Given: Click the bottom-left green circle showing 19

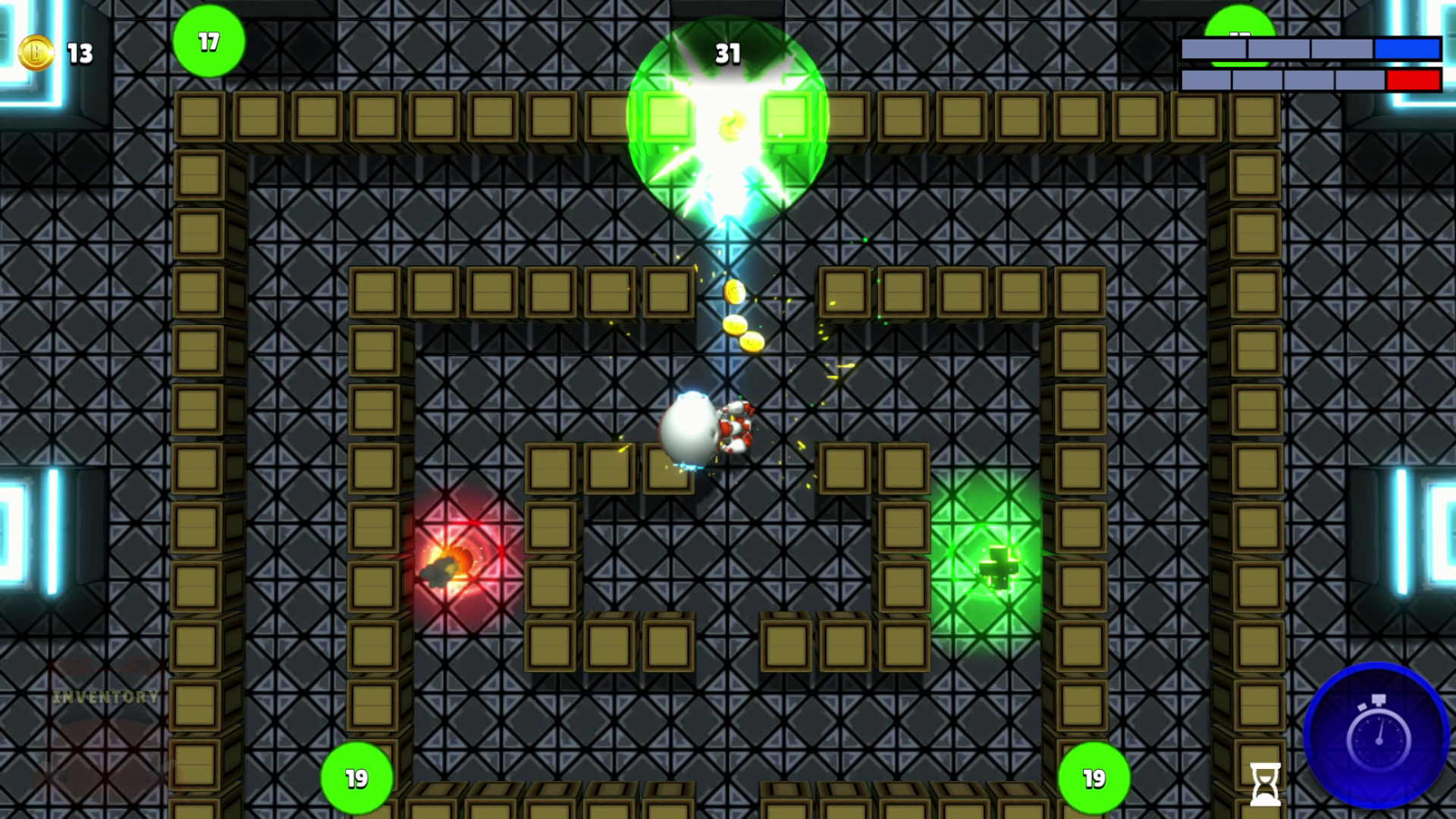Looking at the screenshot, I should tap(356, 778).
